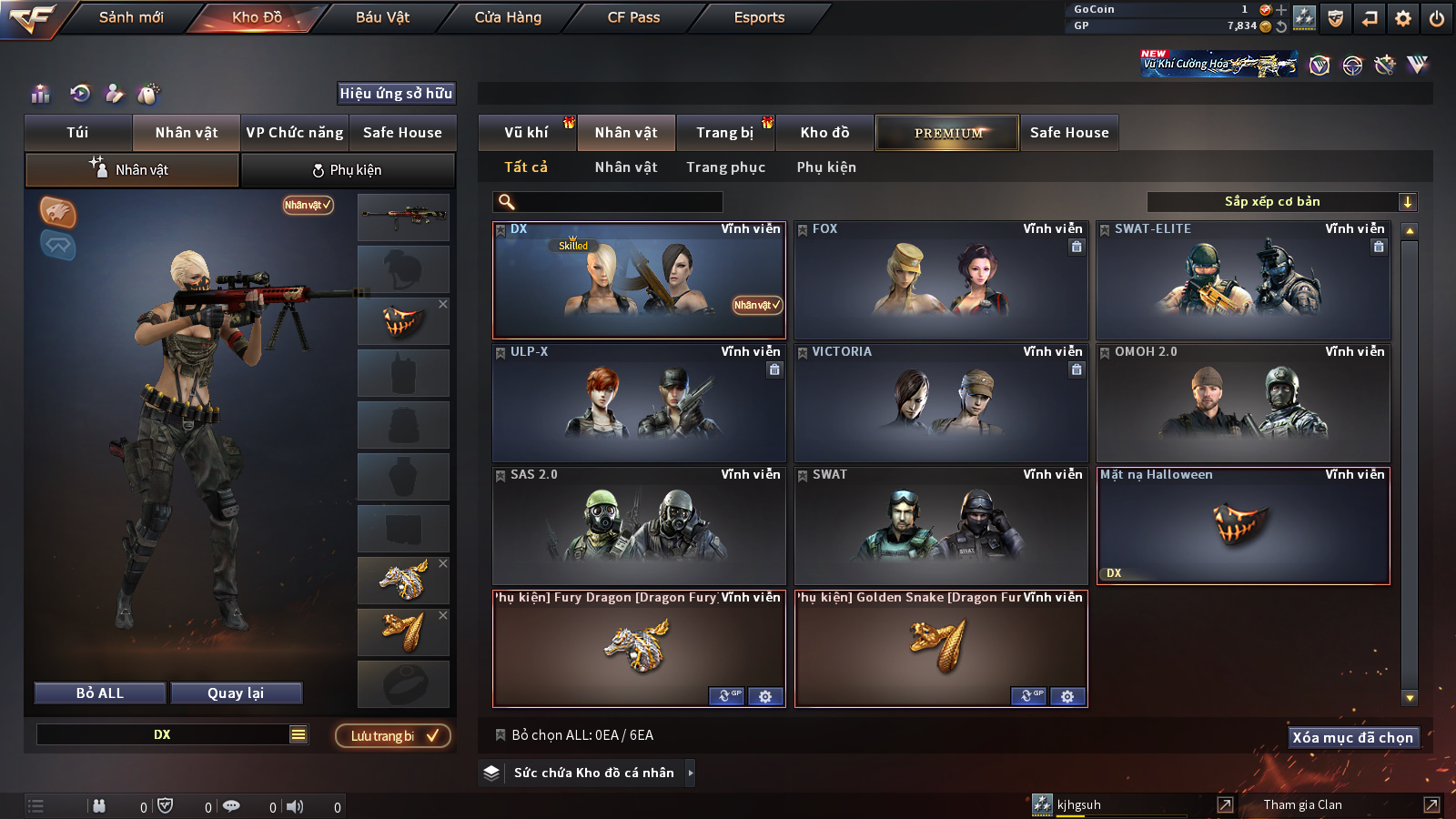The height and width of the screenshot is (819, 1456).
Task: Delete selected items with Xóa mục đã chọn
Action: click(x=1353, y=737)
